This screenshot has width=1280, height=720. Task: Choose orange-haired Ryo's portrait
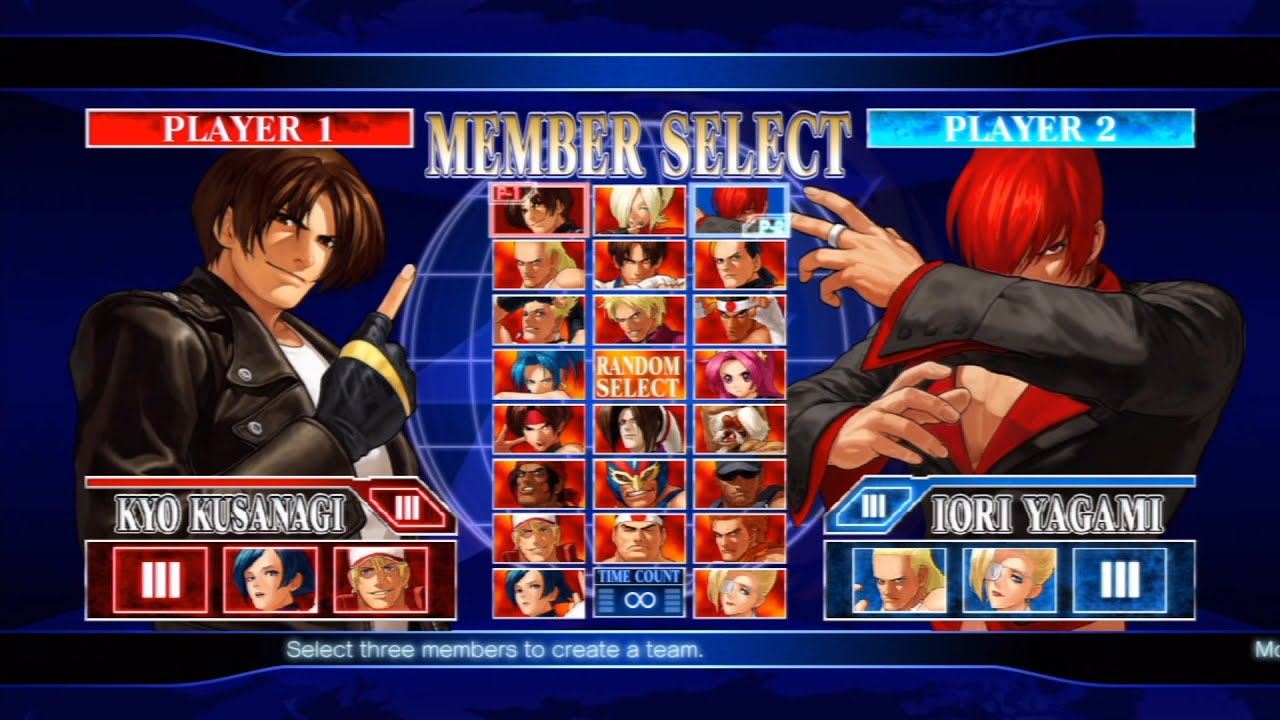[740, 538]
